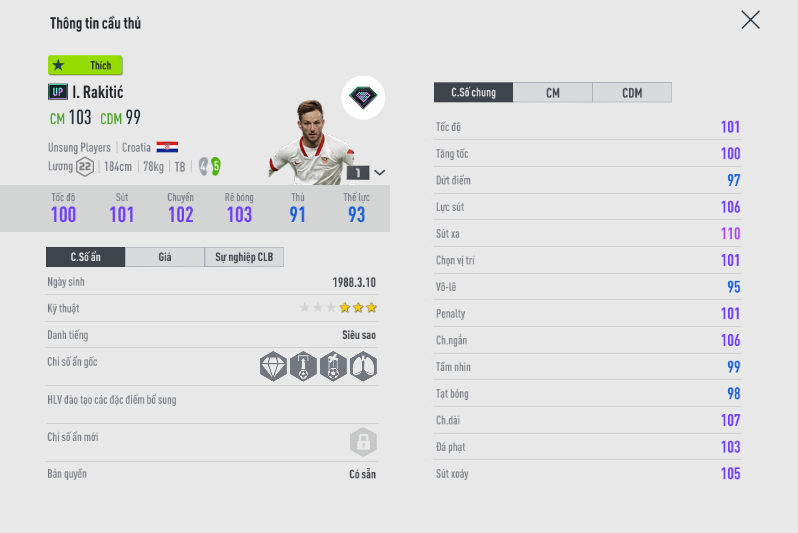View the Sự nghiệp CLB career tab
This screenshot has width=798, height=533.
click(x=244, y=257)
